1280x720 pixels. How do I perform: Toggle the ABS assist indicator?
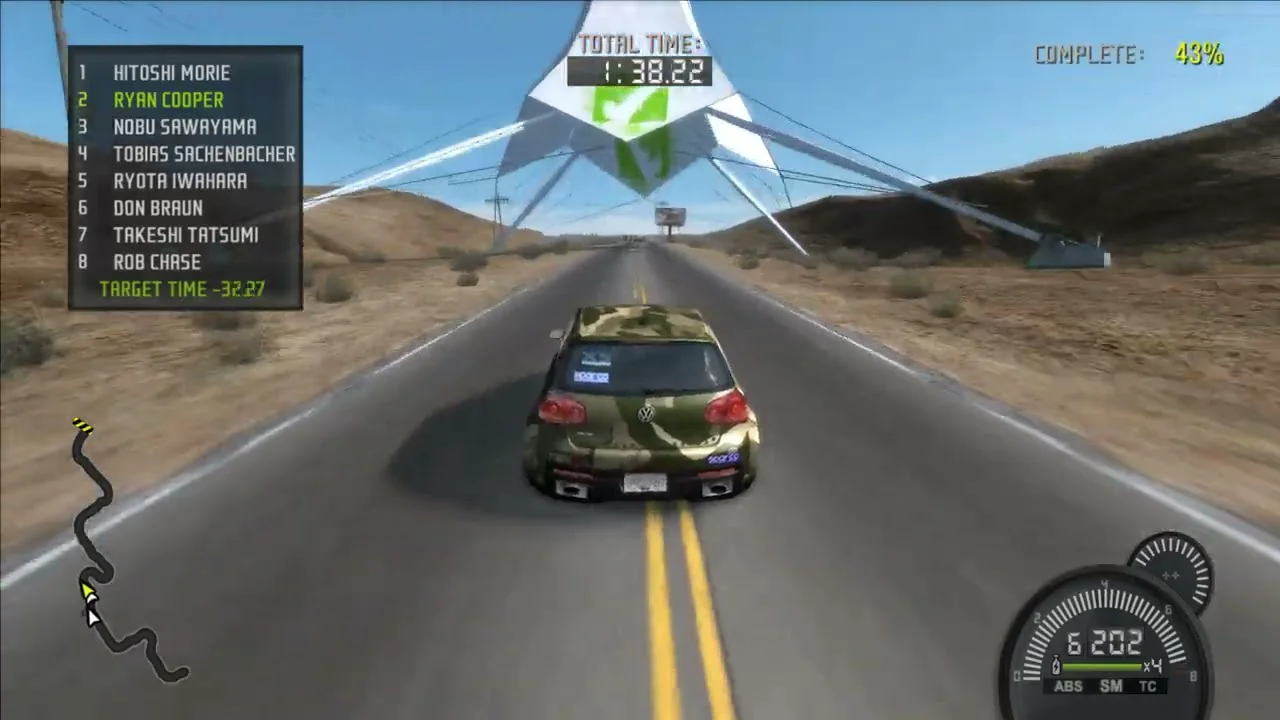pos(1068,686)
